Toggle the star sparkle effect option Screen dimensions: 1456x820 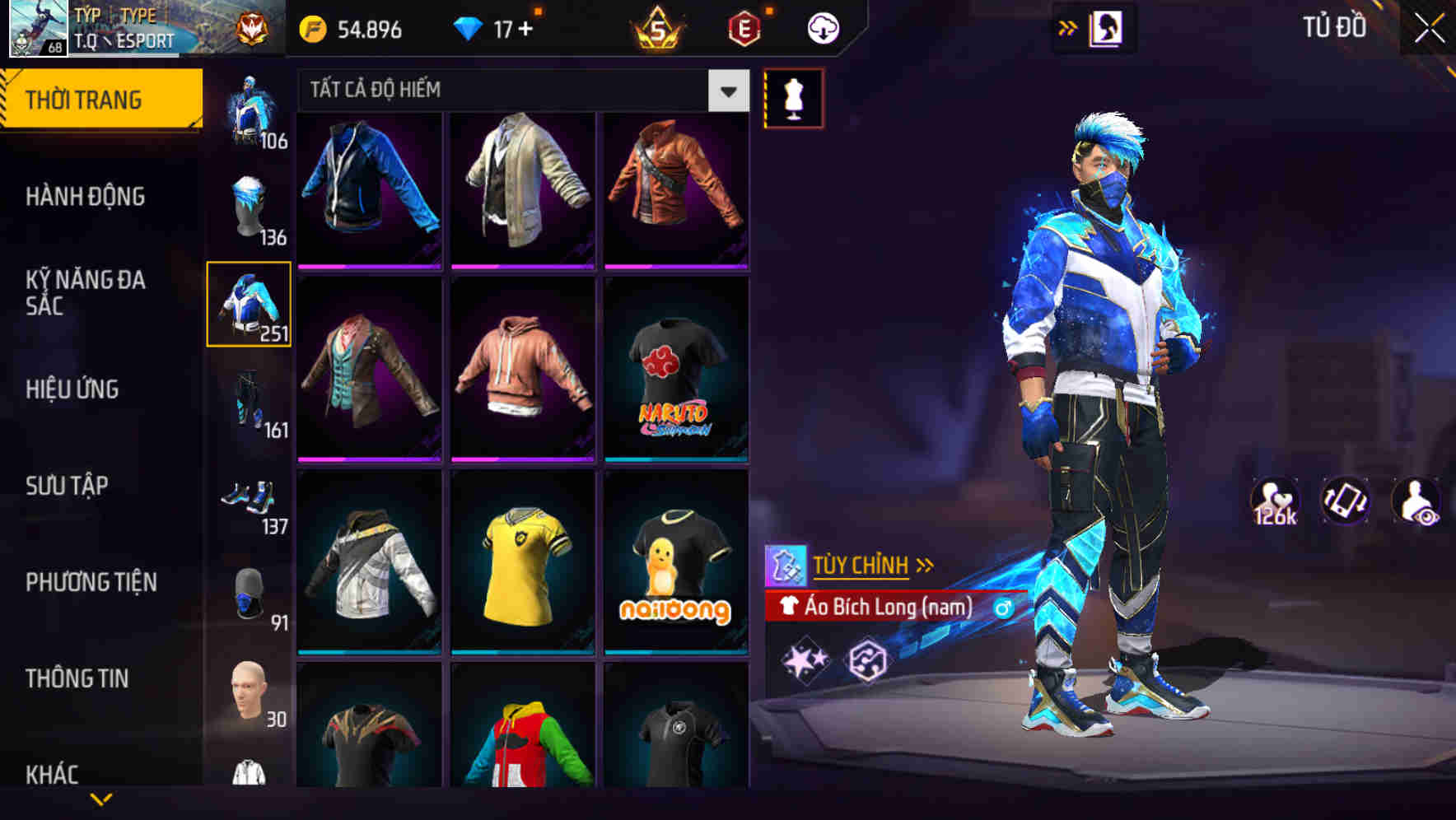coord(805,660)
